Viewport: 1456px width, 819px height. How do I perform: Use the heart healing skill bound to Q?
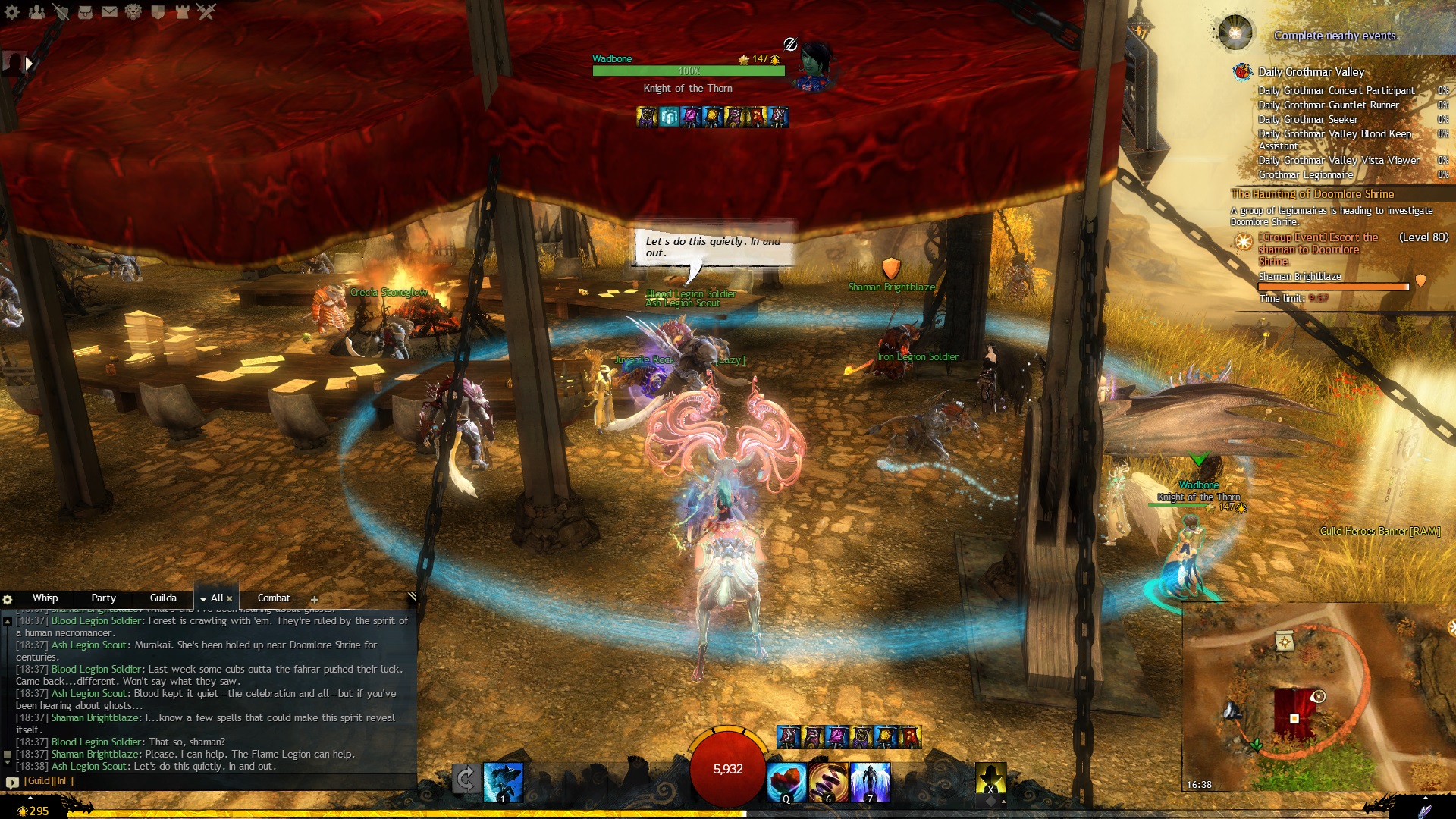pyautogui.click(x=786, y=782)
